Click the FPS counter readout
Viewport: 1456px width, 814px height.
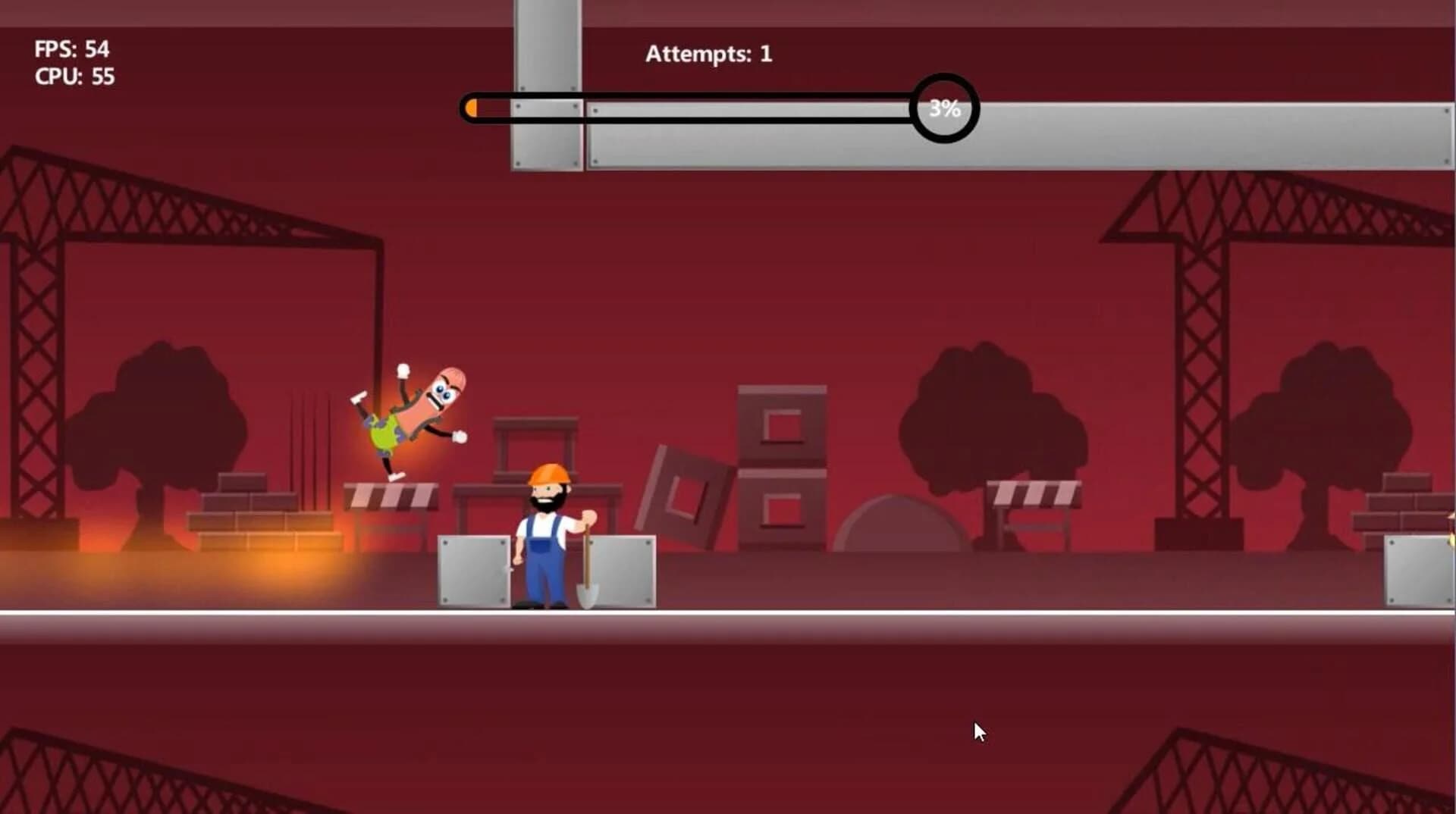pos(71,50)
